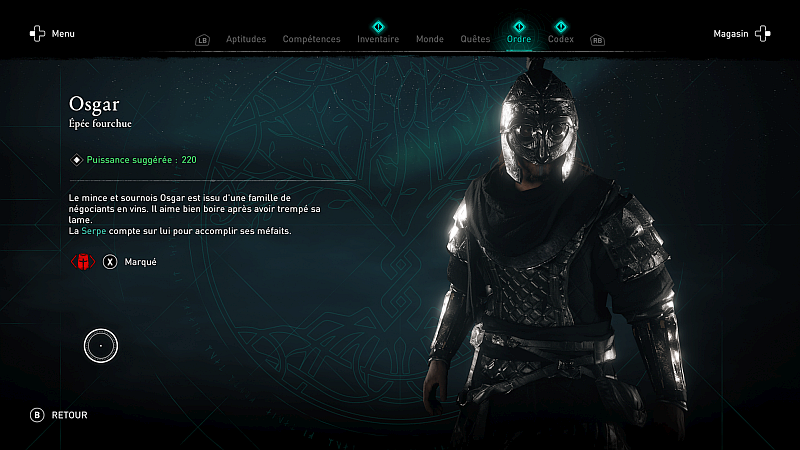Click the Ordre tab
This screenshot has height=450, width=800.
(x=519, y=39)
